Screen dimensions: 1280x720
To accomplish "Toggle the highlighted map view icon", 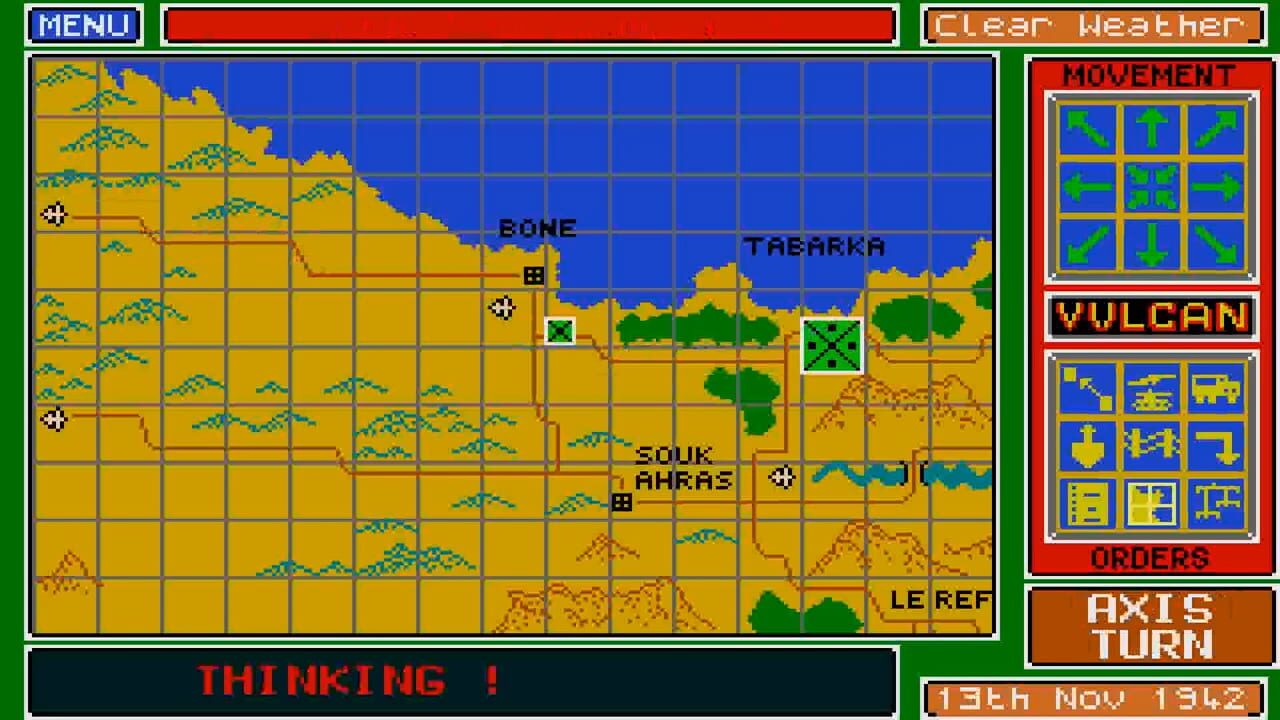I will point(1152,503).
